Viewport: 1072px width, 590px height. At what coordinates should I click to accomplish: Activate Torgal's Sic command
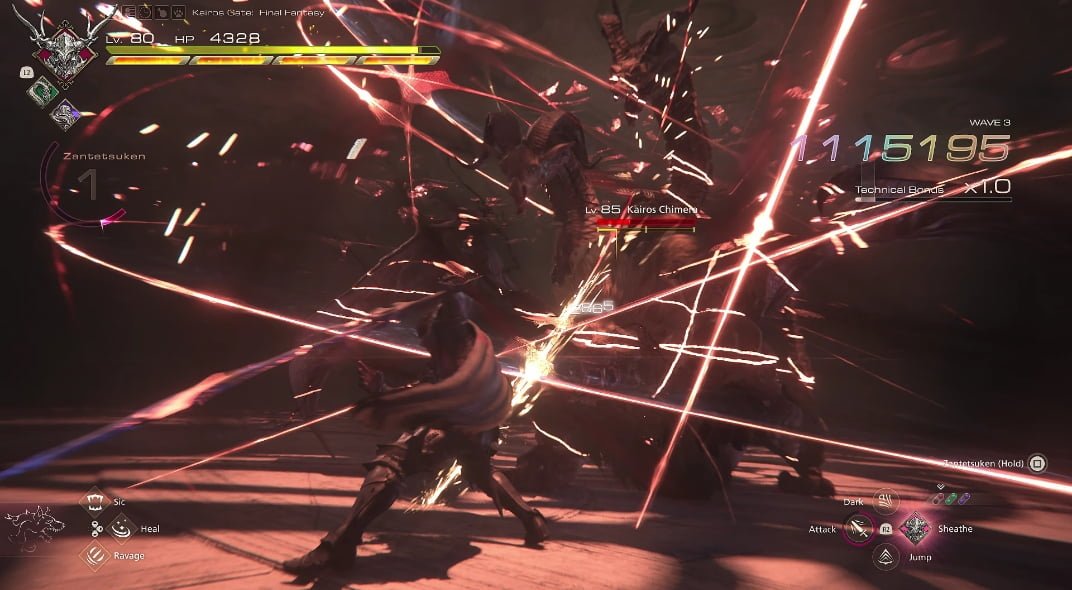[95, 500]
